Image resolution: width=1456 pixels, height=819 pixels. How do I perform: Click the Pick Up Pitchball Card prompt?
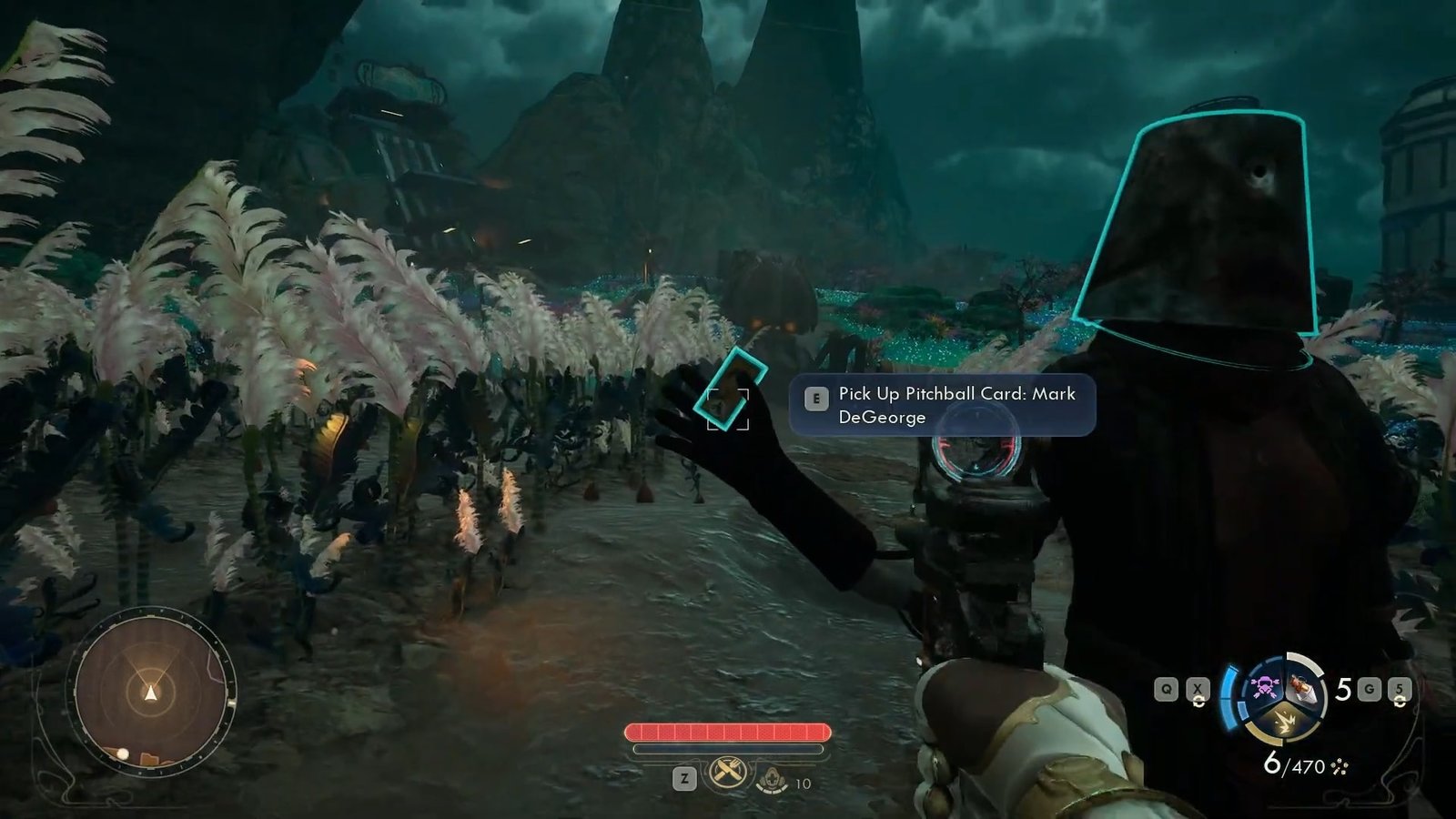[x=942, y=406]
